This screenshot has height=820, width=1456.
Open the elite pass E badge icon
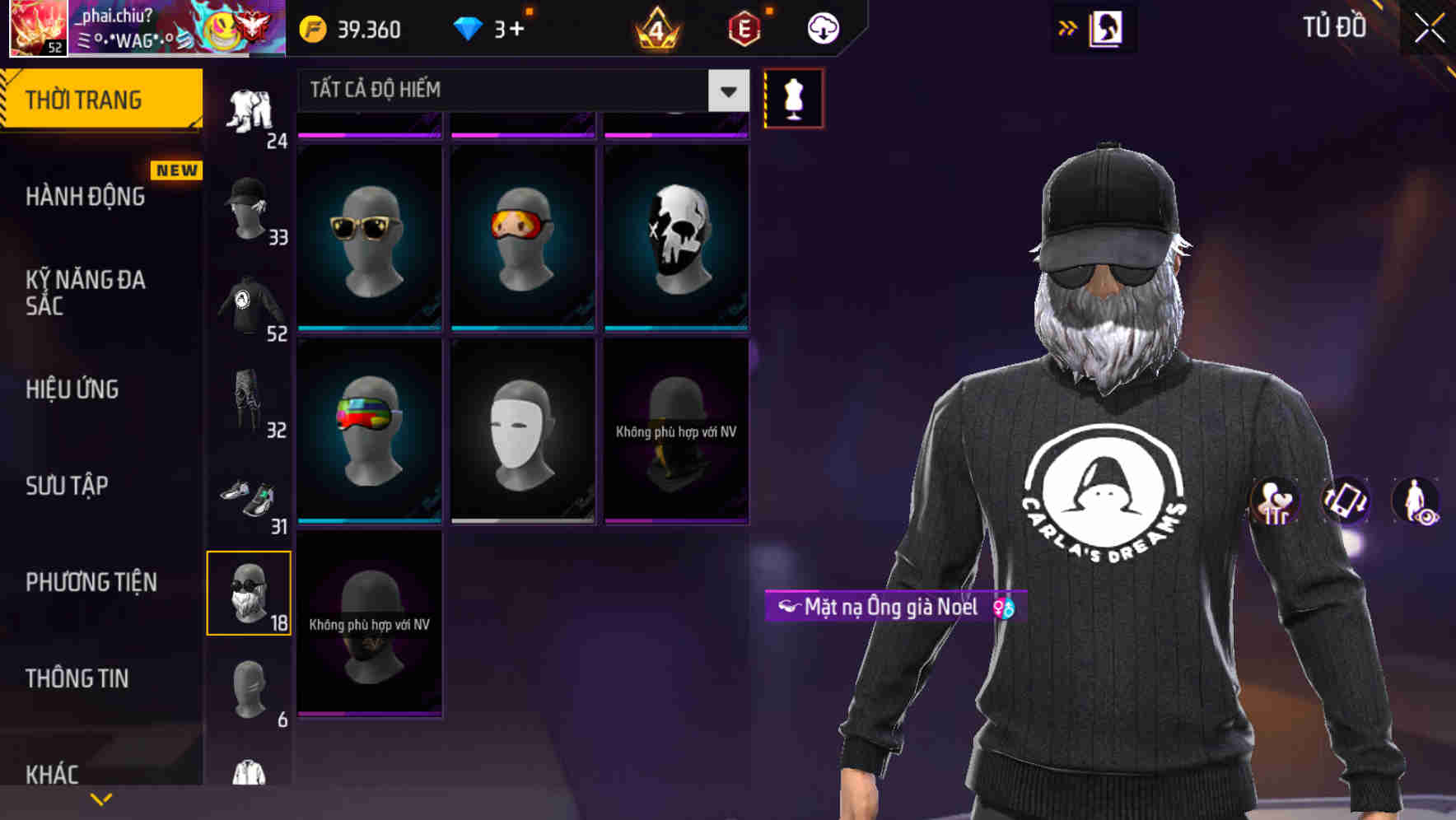(x=744, y=27)
